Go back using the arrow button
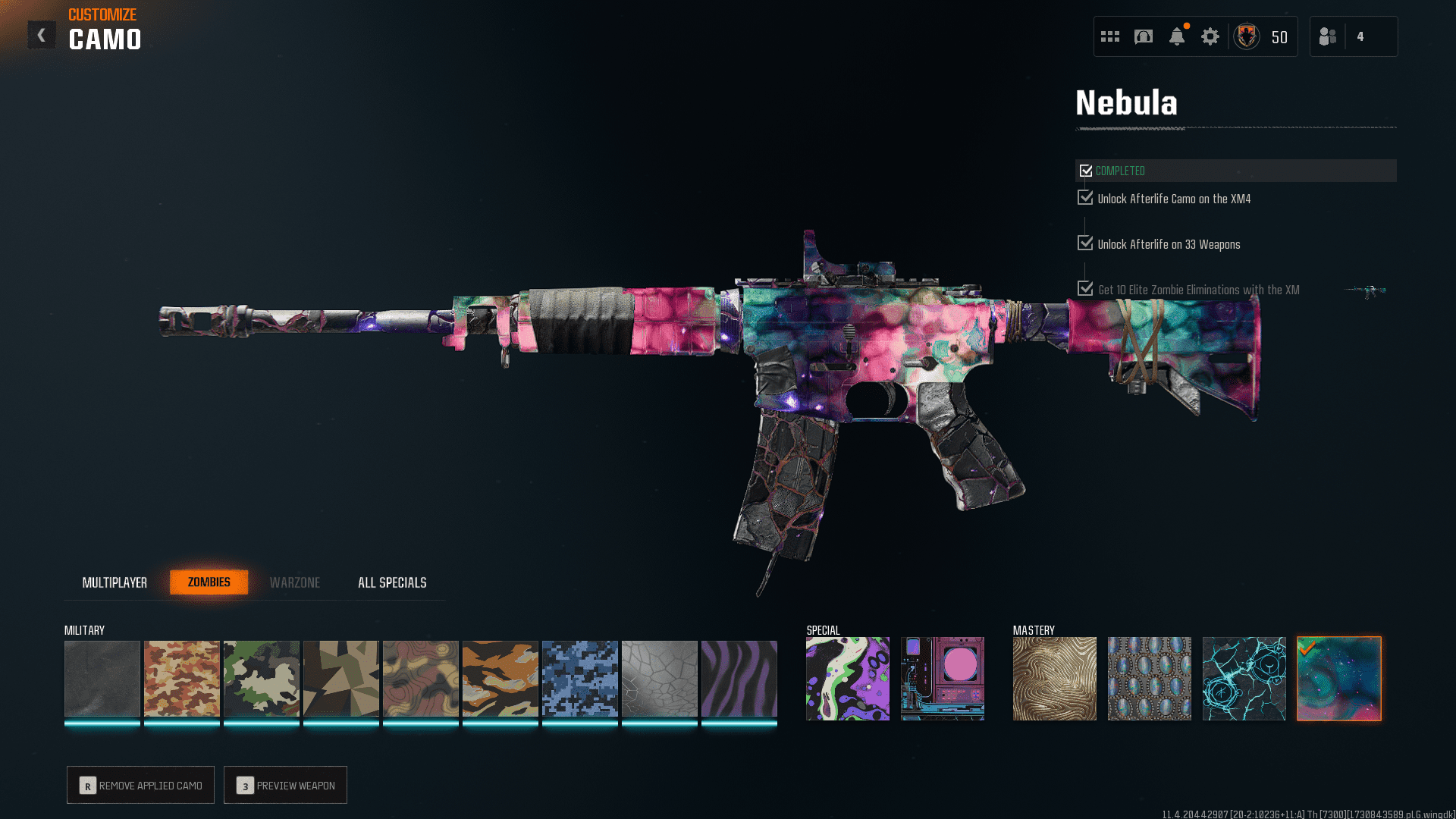 42,35
